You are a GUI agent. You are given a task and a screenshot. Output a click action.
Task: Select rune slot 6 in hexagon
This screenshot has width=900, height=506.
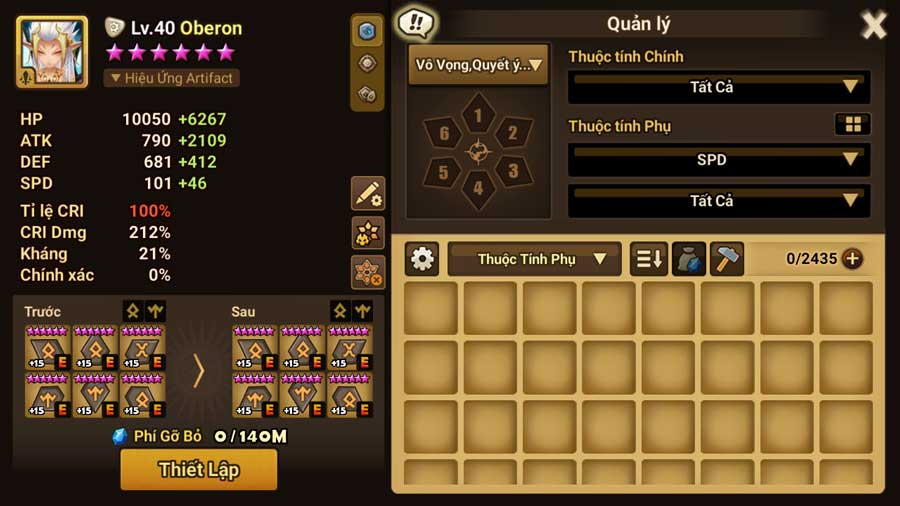tap(444, 133)
